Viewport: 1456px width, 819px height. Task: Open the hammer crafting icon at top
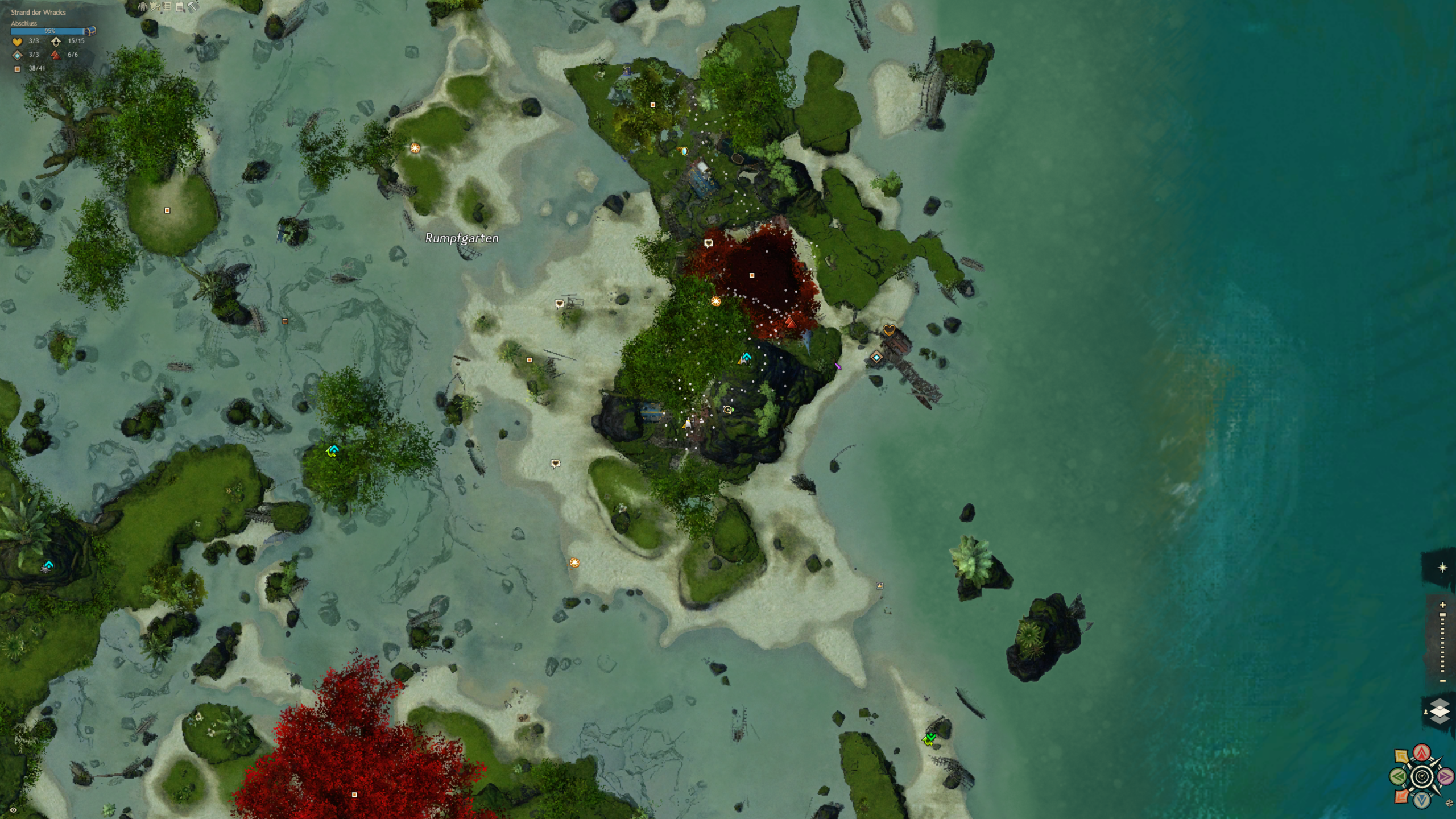pyautogui.click(x=193, y=6)
